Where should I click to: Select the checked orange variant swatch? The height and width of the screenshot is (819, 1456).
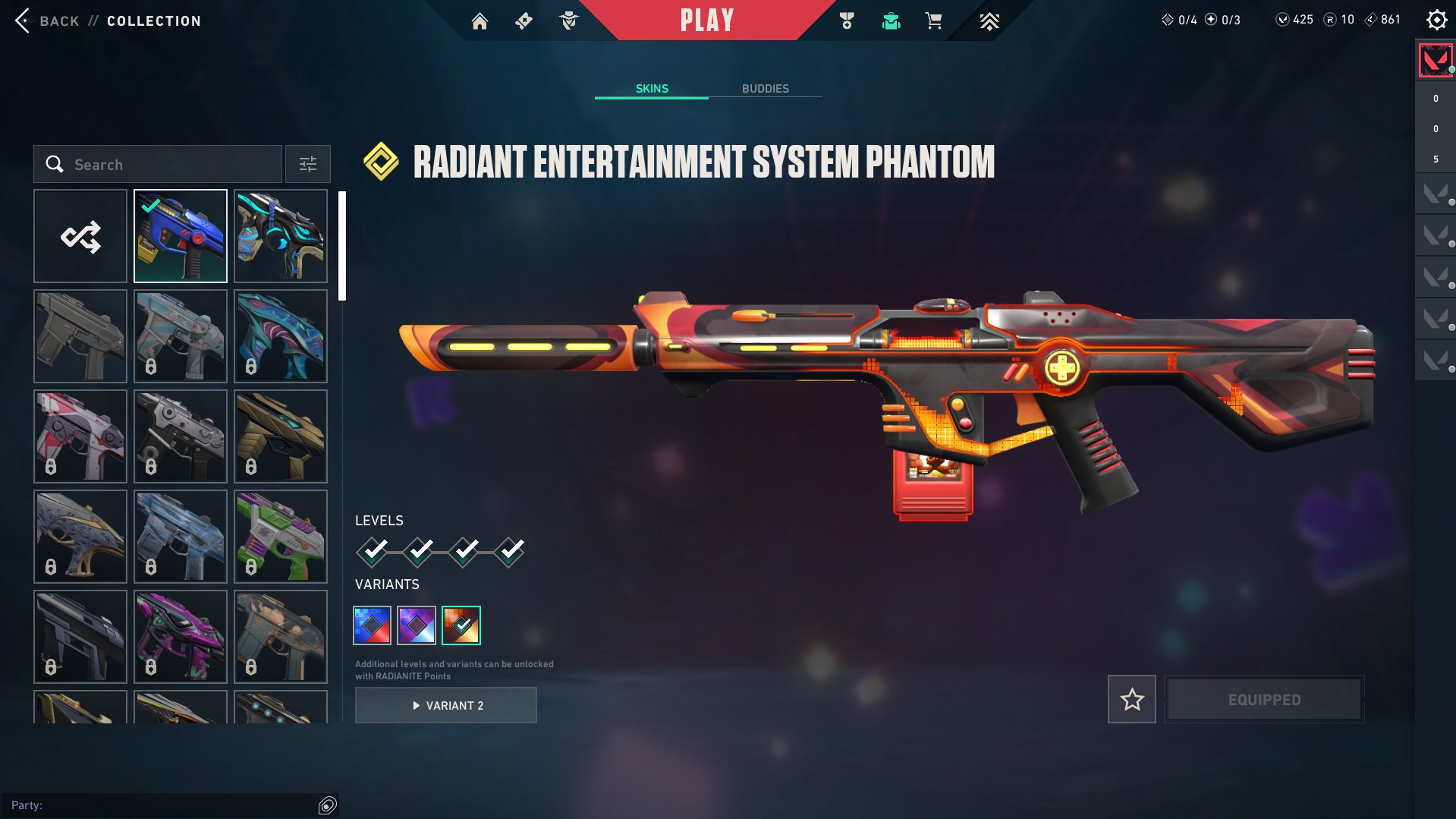pos(461,625)
